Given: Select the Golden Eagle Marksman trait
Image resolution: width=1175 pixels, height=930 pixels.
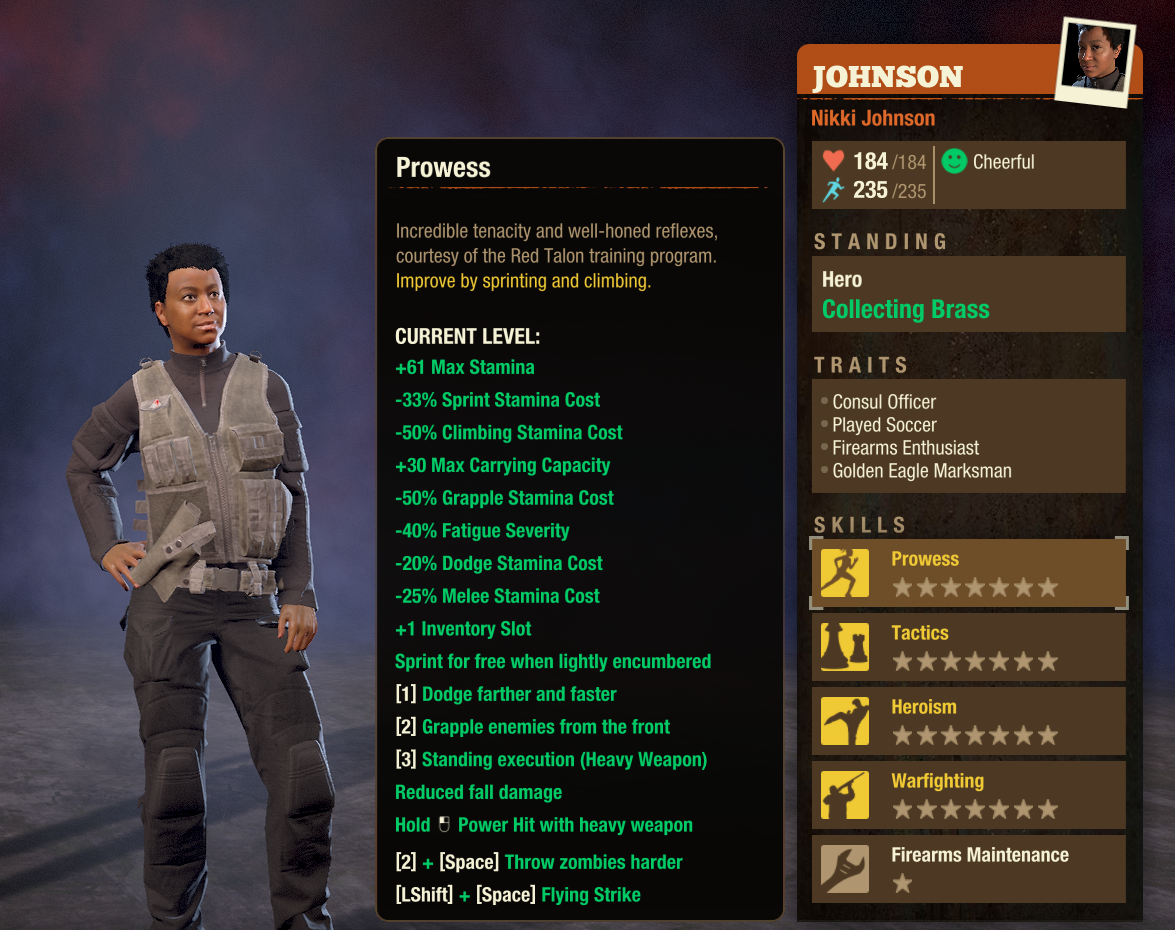Looking at the screenshot, I should point(921,471).
